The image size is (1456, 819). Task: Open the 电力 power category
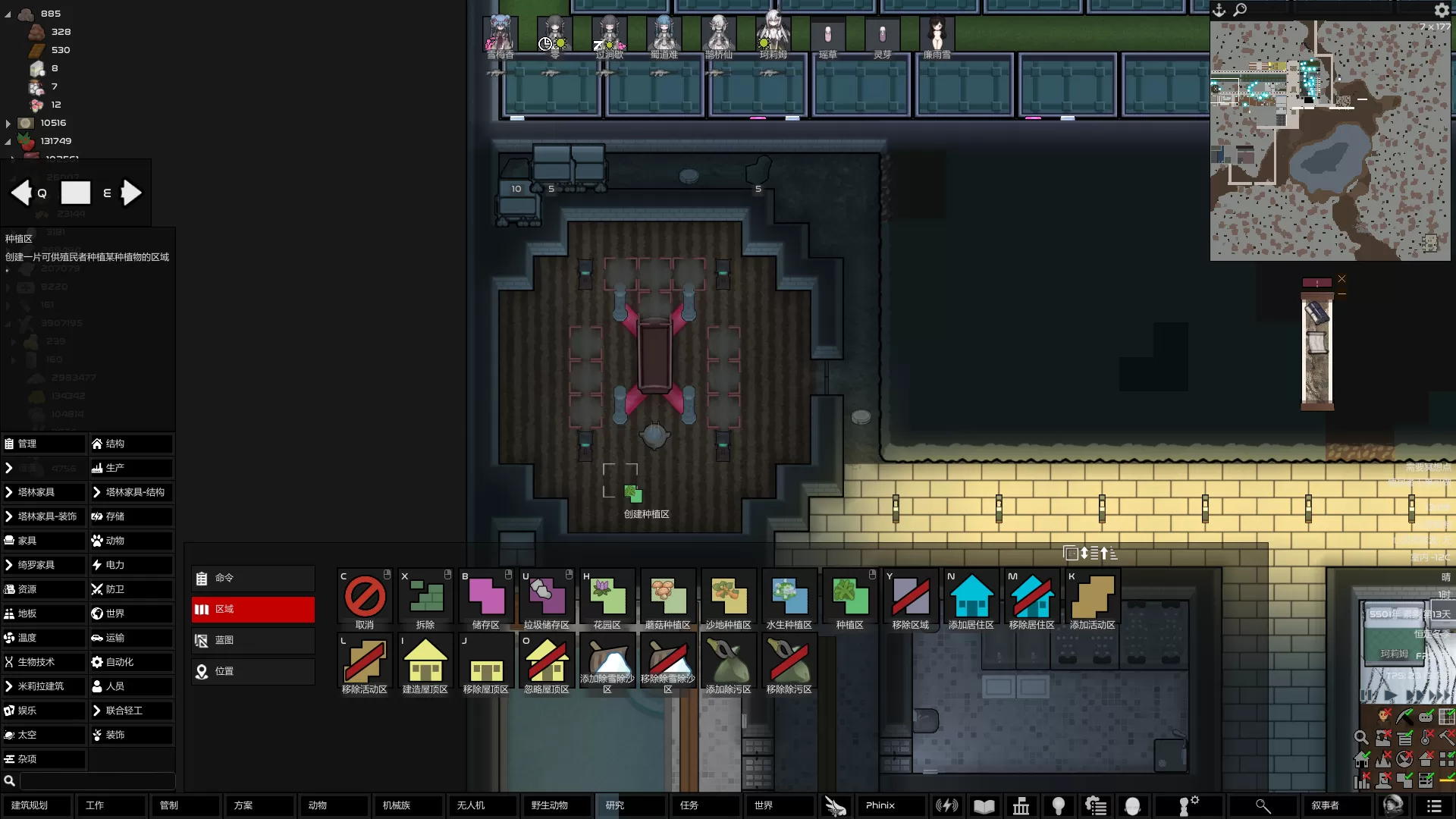131,565
